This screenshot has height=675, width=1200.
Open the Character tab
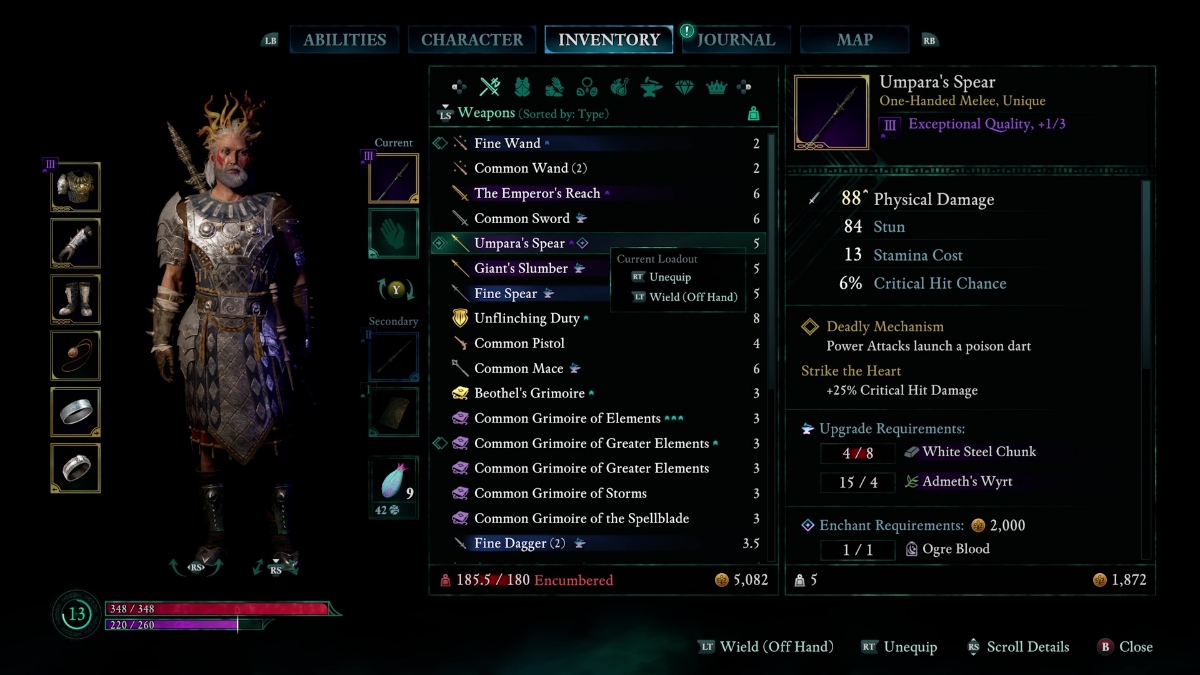(472, 40)
